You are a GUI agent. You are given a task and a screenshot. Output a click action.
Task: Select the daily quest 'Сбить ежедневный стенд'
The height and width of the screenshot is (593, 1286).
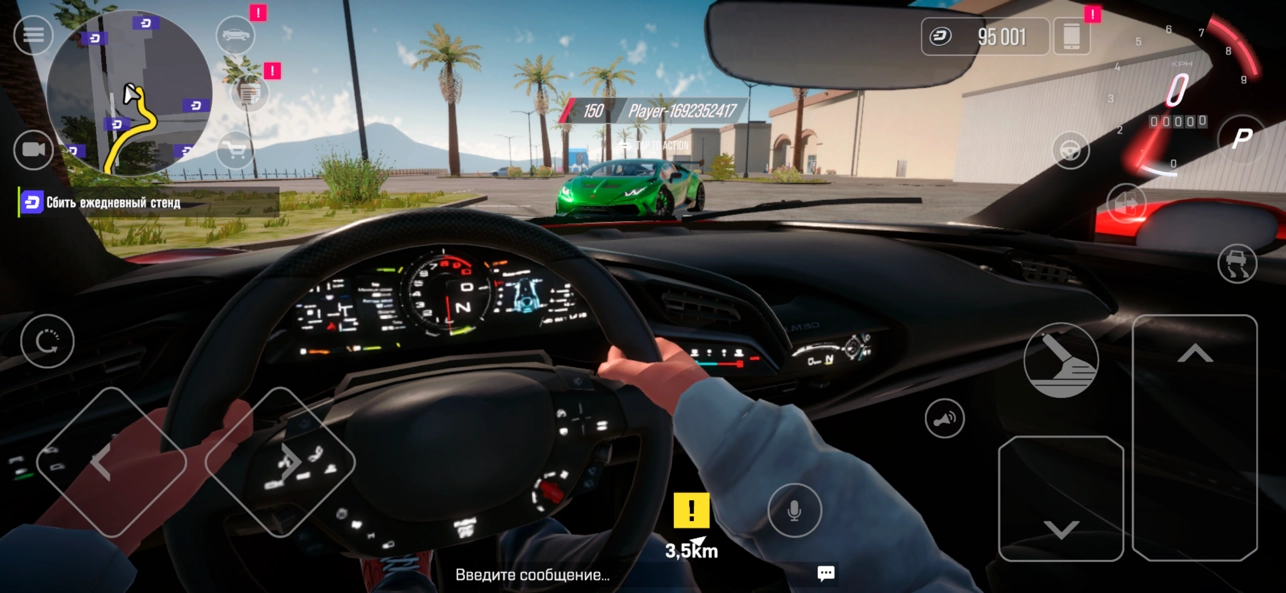coord(113,203)
